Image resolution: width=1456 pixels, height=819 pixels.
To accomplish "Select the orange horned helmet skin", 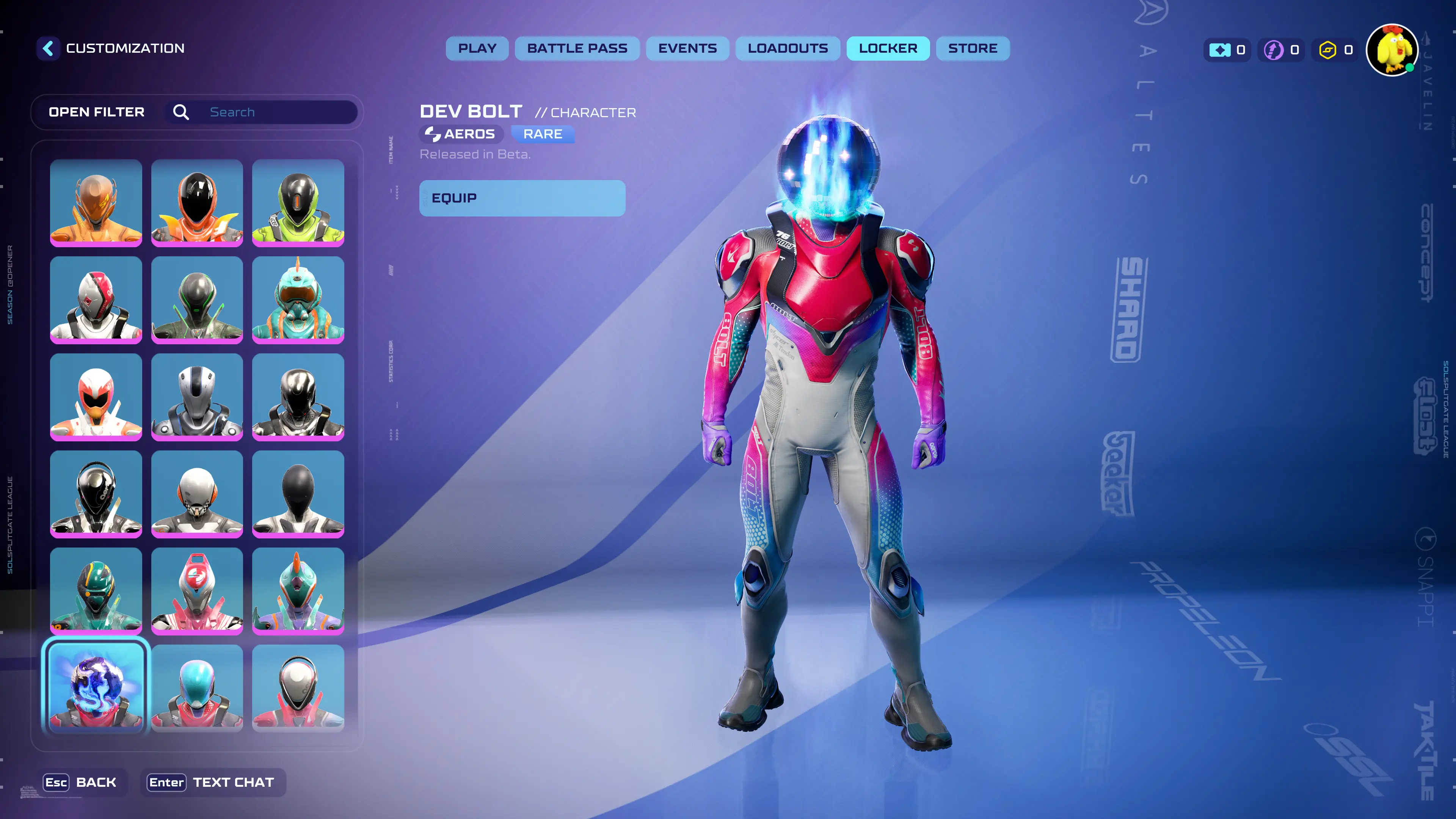I will point(96,202).
